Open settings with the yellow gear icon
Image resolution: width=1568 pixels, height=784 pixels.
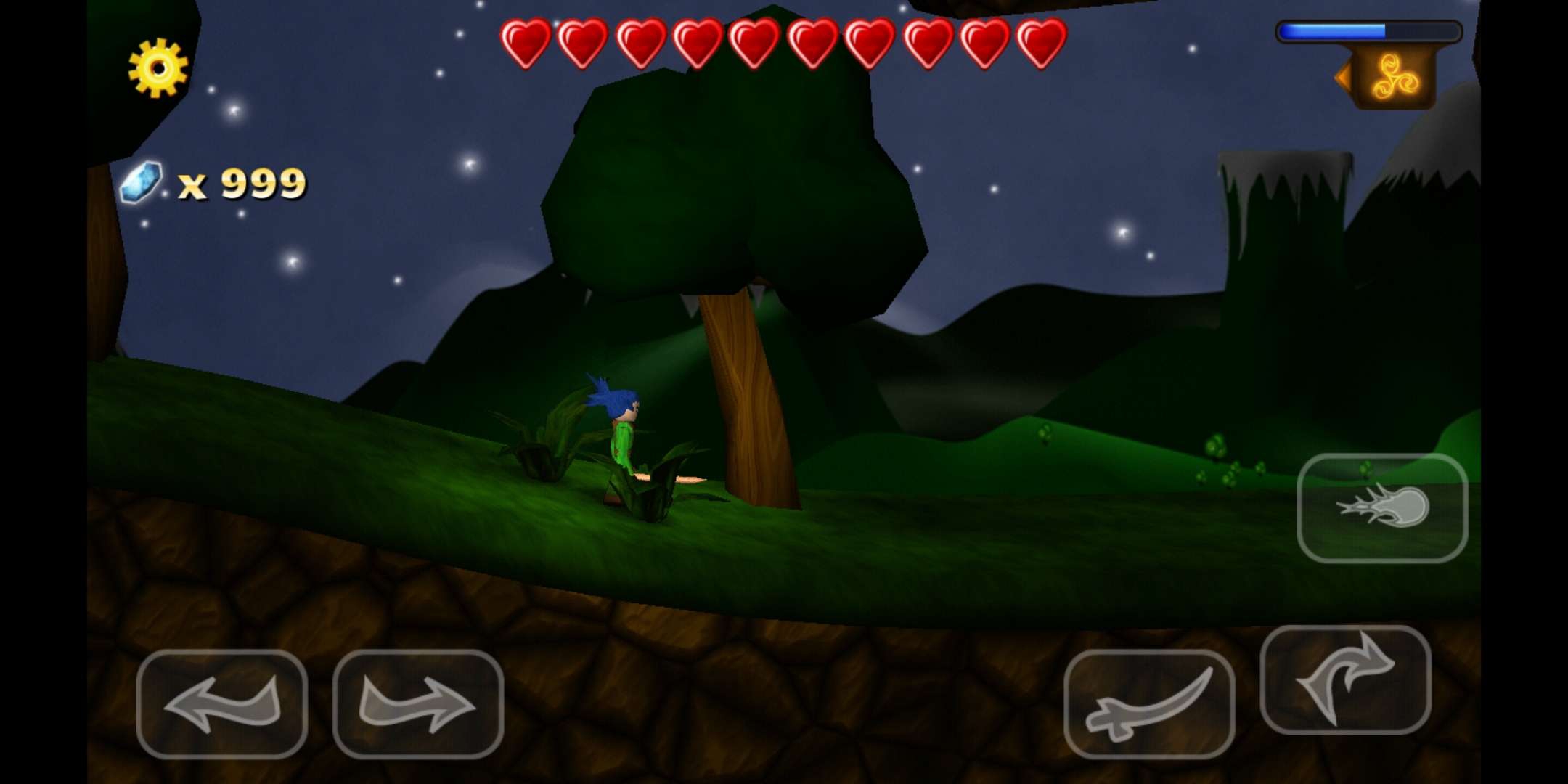[x=158, y=68]
